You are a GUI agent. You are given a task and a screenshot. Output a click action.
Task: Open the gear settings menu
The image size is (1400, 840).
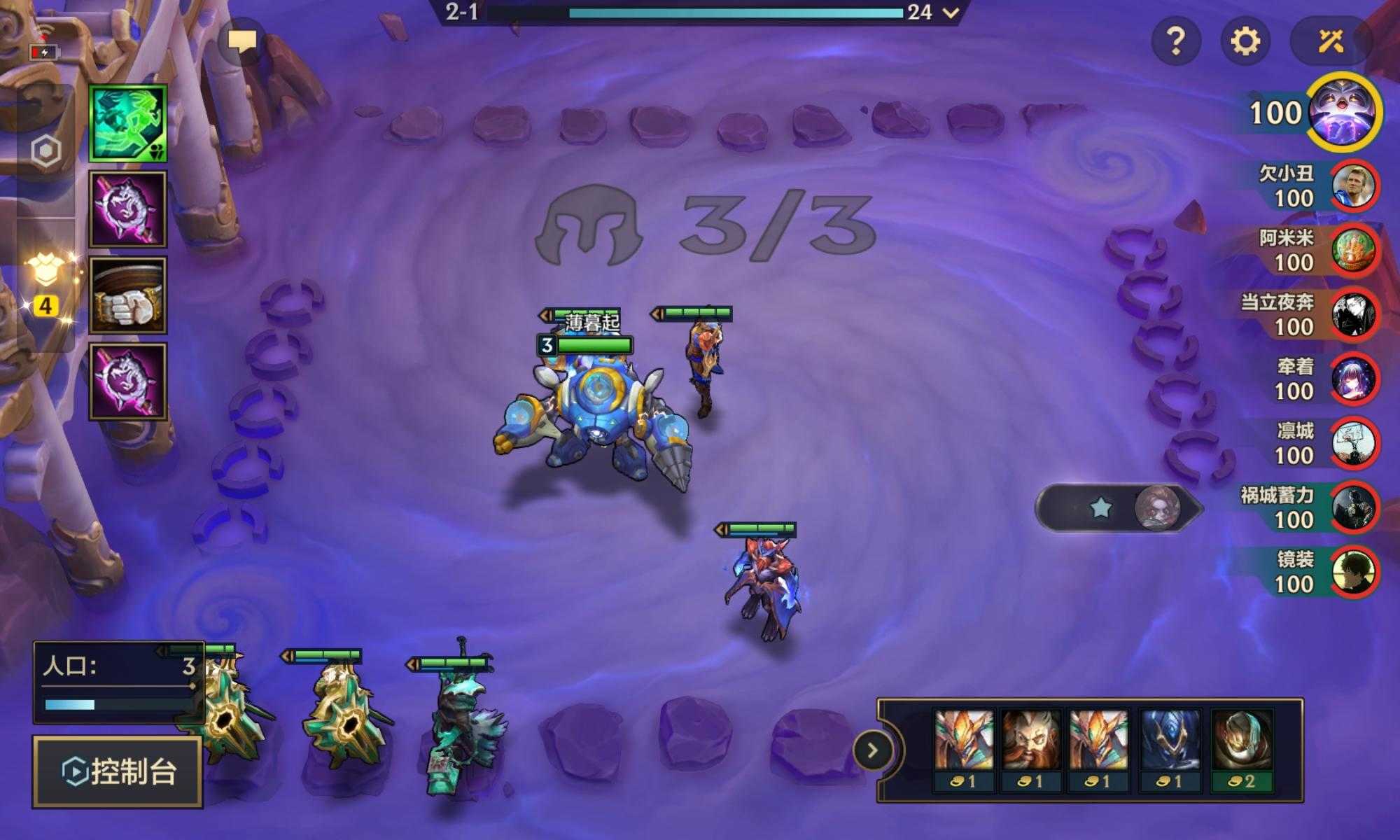[x=1245, y=42]
